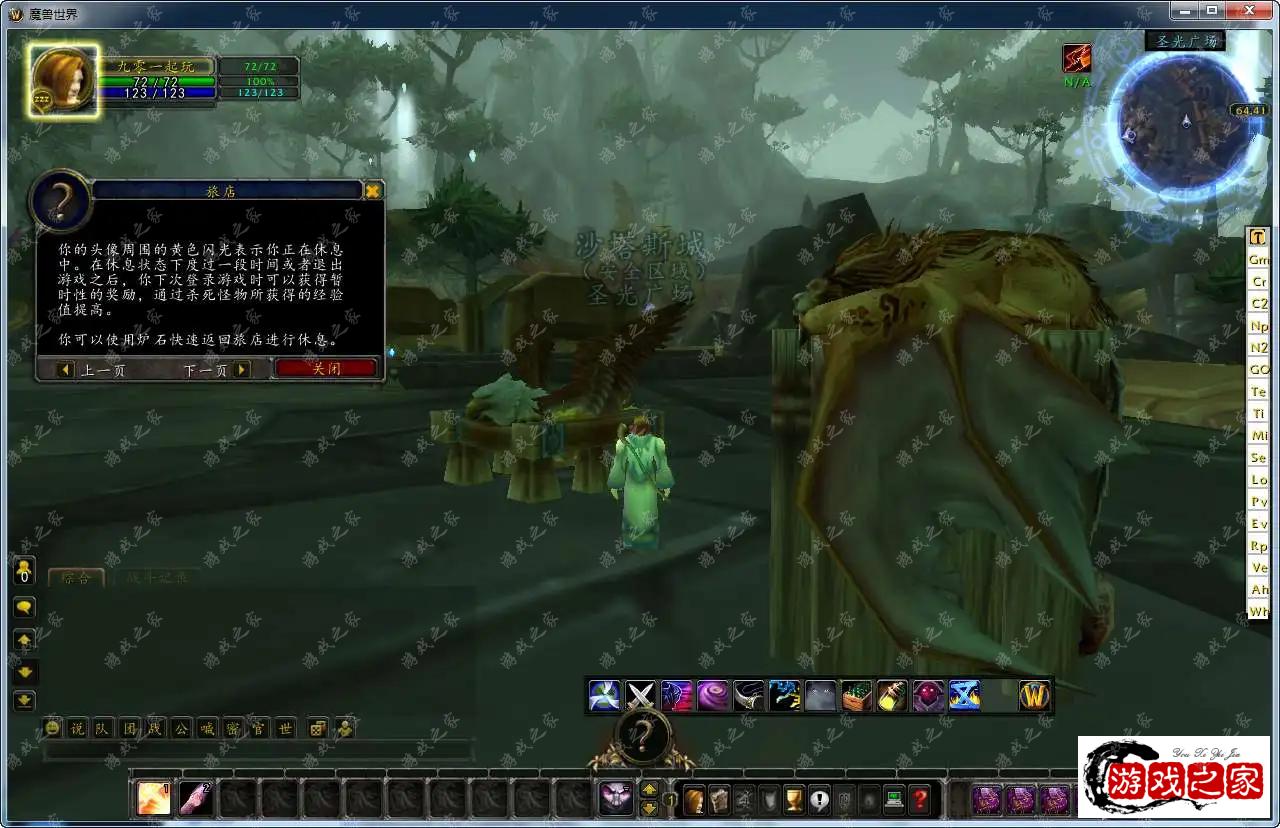The width and height of the screenshot is (1280, 828).
Task: Go back to the previous tutorial page (上一页)
Action: (92, 370)
